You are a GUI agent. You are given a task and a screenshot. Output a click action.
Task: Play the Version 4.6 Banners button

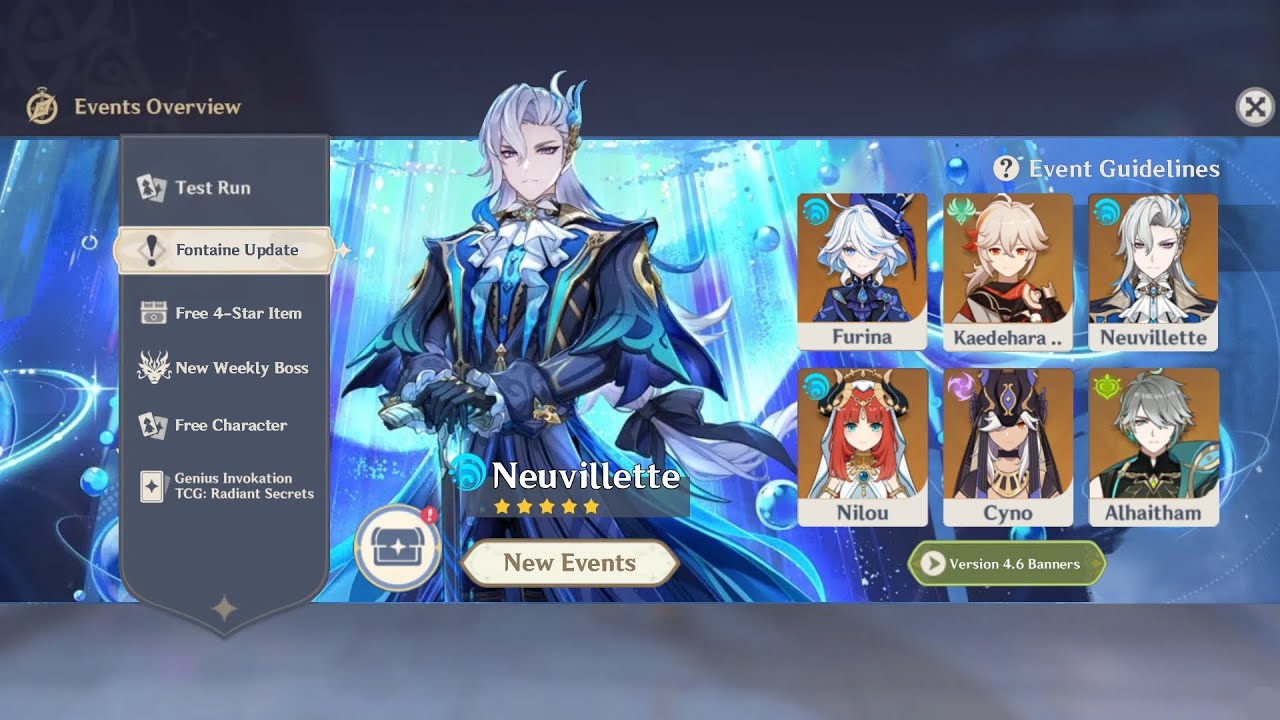tap(1006, 564)
